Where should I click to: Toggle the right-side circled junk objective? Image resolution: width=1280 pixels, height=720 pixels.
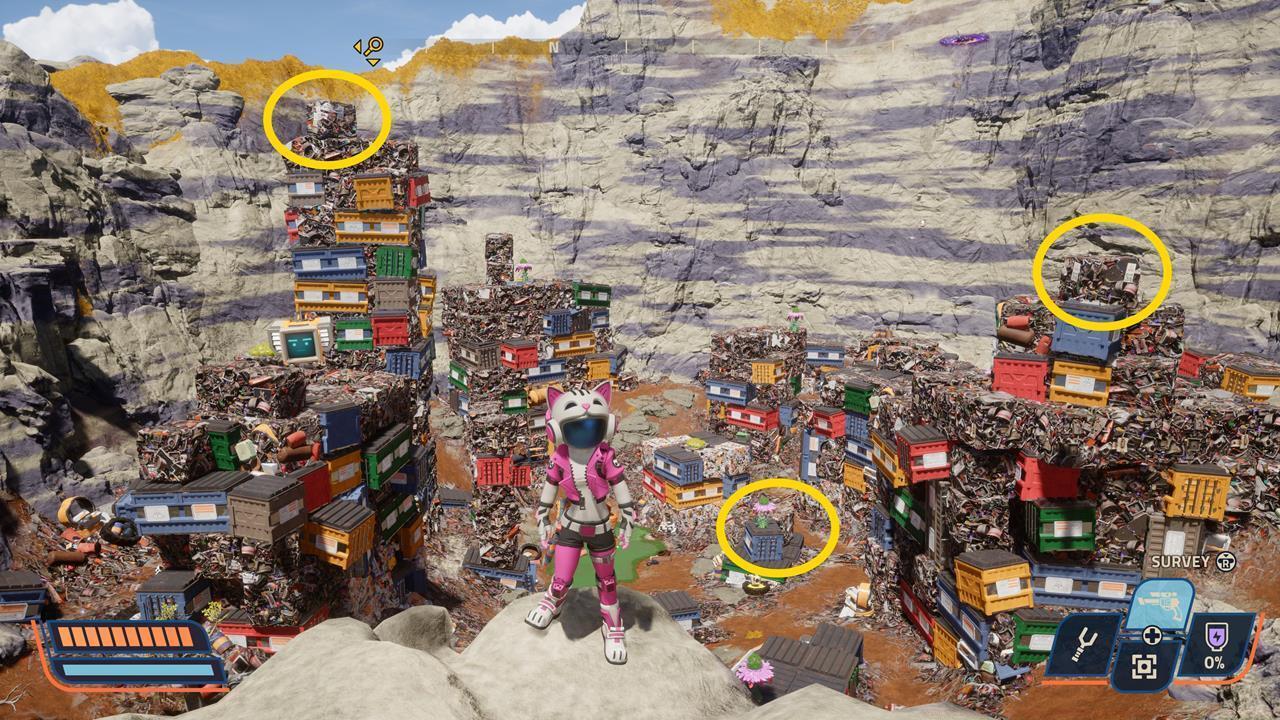pyautogui.click(x=1098, y=280)
